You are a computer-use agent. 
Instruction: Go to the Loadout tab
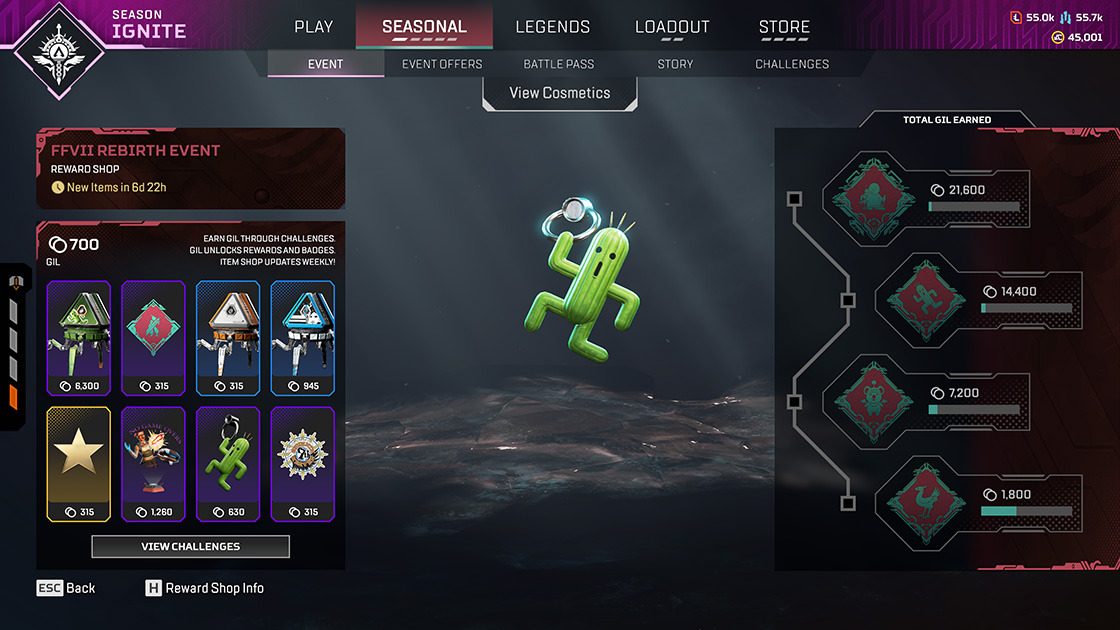coord(672,27)
